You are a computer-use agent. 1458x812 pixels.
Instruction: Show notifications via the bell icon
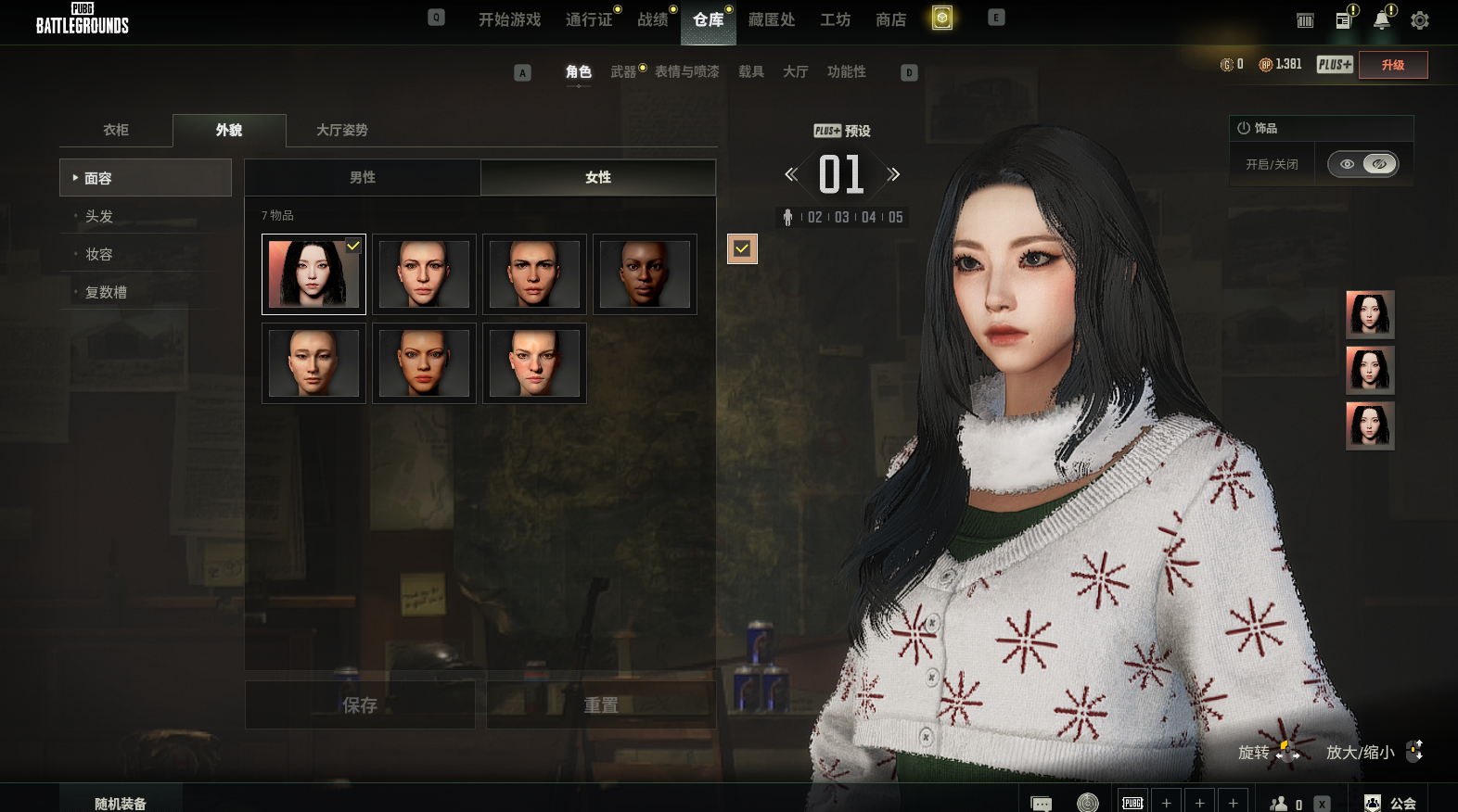coord(1382,20)
